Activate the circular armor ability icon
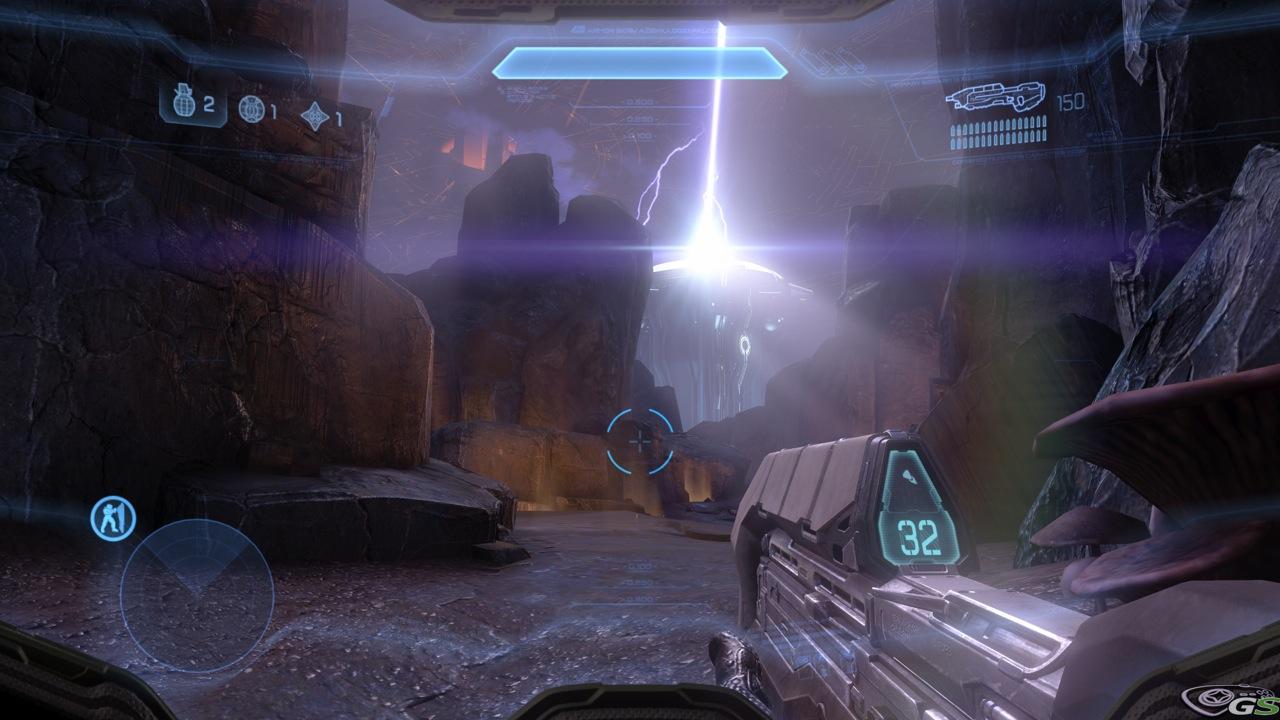This screenshot has width=1280, height=720. point(113,520)
